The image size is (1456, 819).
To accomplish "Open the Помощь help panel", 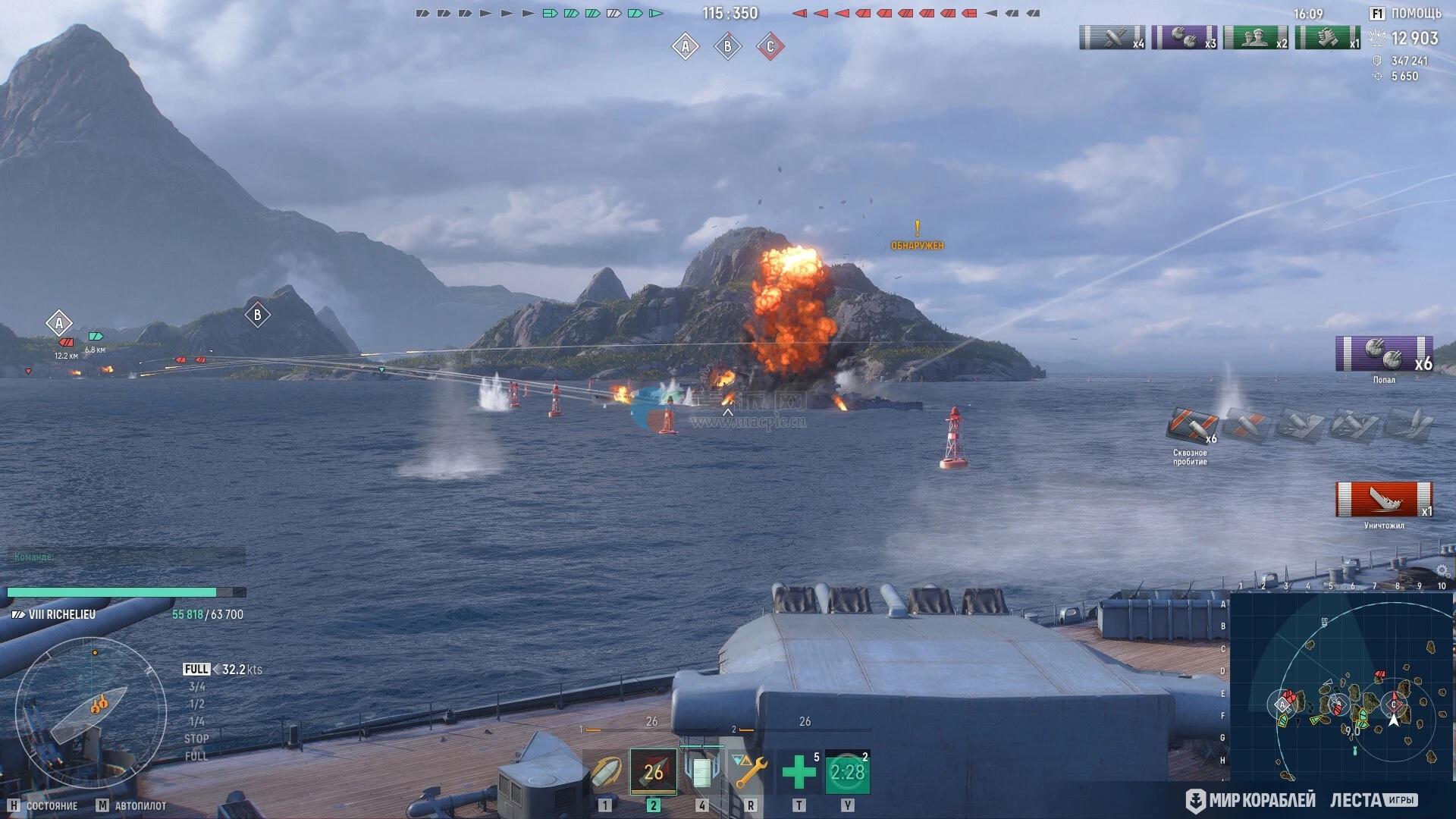I will (1406, 14).
